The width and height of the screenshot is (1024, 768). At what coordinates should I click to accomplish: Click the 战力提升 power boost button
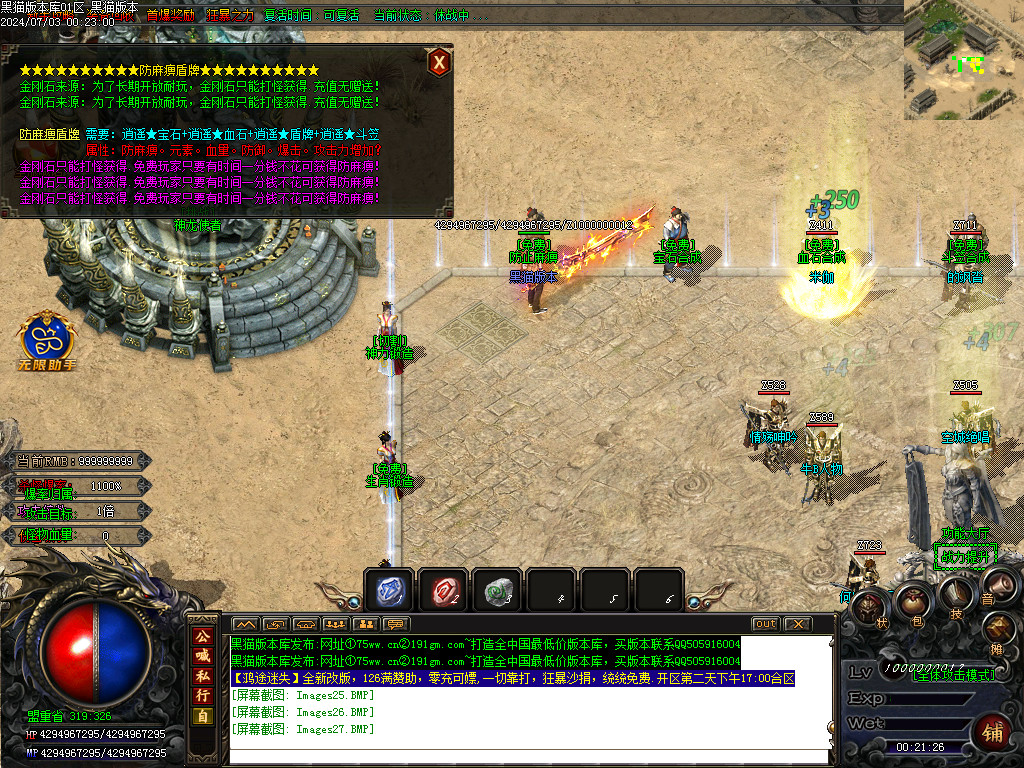pyautogui.click(x=964, y=555)
